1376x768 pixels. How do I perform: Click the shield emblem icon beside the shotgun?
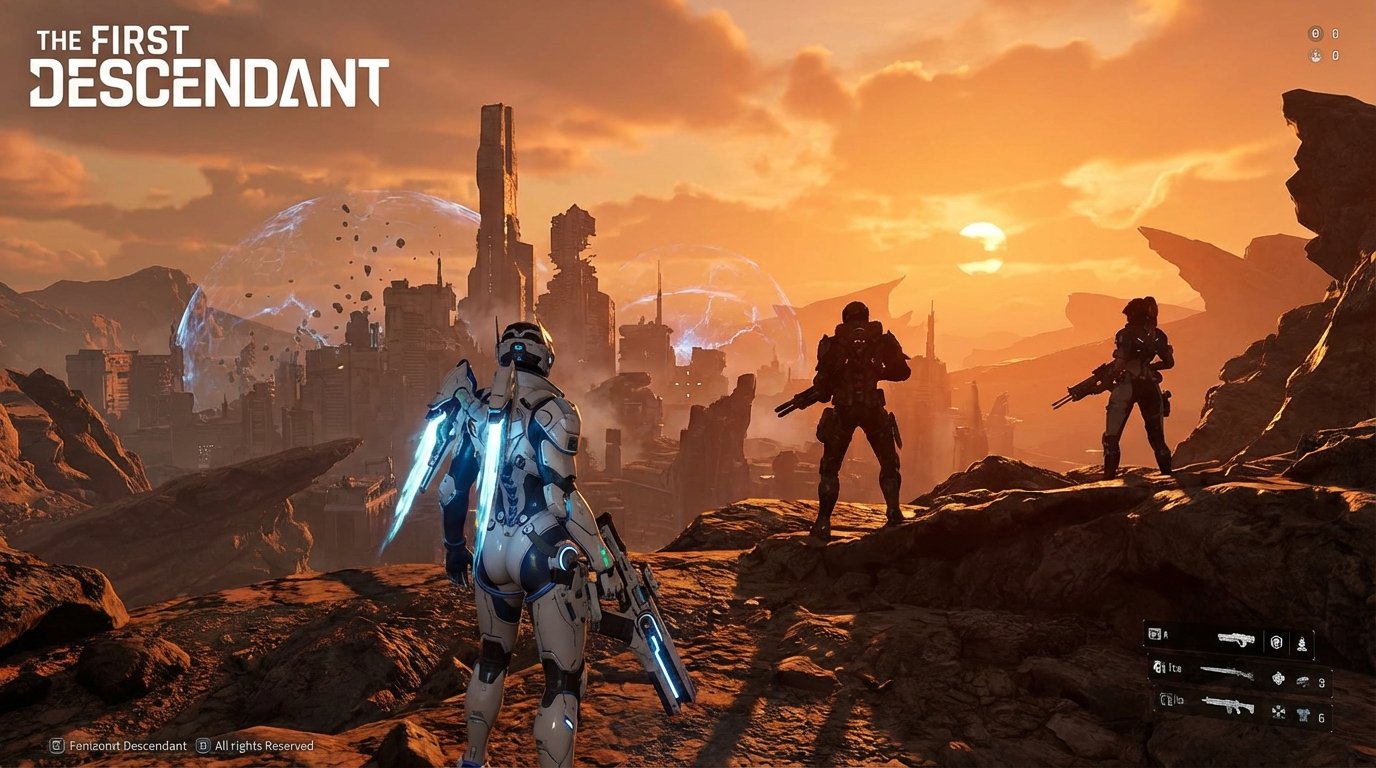point(1275,642)
